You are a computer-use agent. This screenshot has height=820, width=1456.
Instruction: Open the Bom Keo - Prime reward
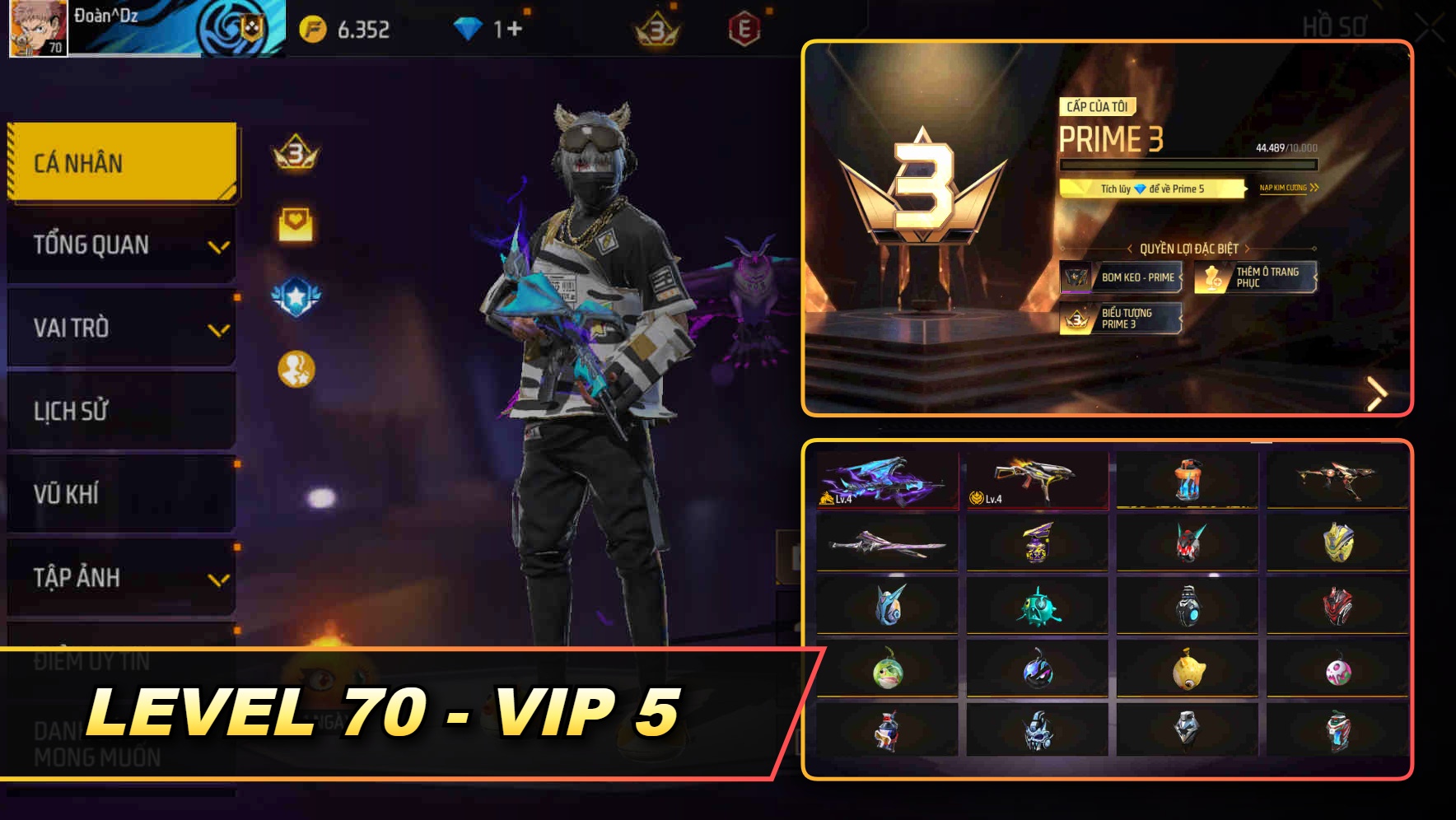1122,278
